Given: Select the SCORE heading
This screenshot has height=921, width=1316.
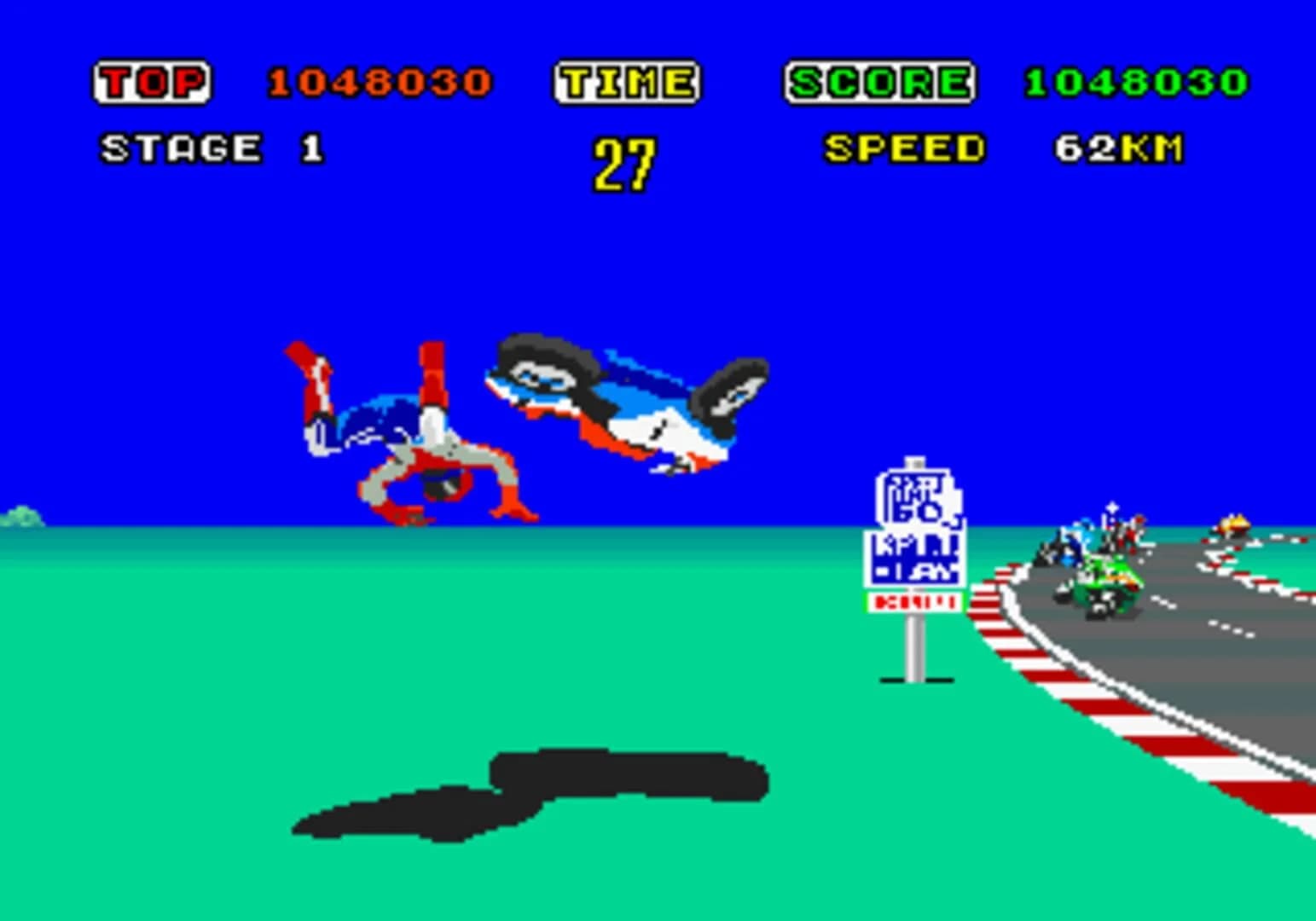Looking at the screenshot, I should coord(878,81).
